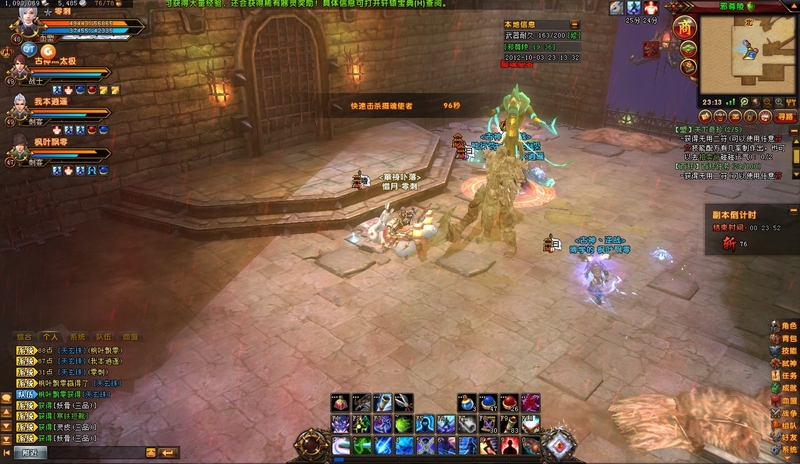Click the 斩 icon in dungeon countdown panel
The height and width of the screenshot is (464, 800).
tap(729, 244)
